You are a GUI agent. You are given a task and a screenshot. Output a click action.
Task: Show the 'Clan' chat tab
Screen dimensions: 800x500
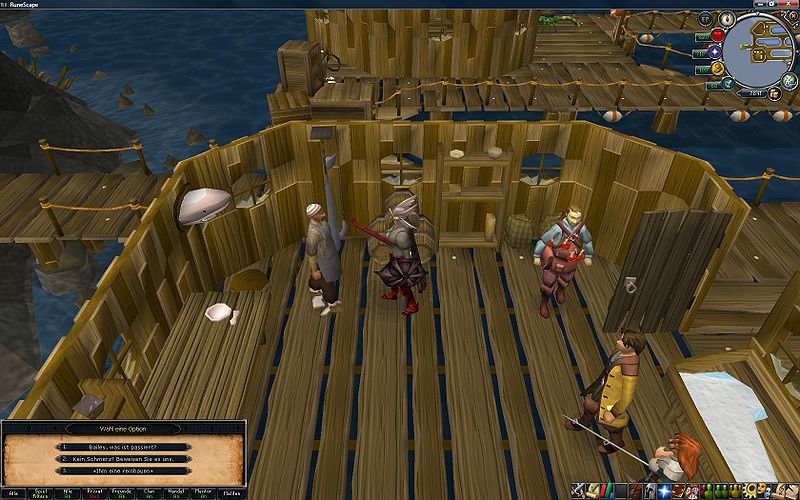click(x=150, y=493)
